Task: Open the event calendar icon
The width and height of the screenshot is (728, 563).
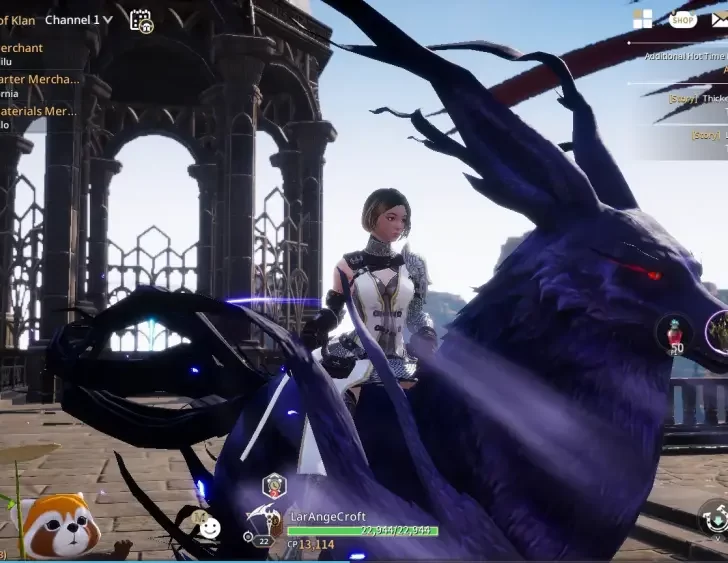Action: [x=141, y=20]
